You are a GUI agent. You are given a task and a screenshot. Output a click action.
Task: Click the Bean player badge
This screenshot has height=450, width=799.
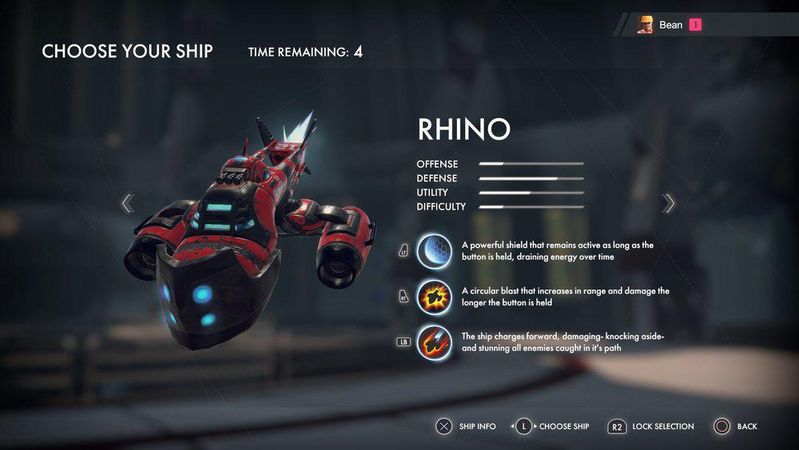670,24
